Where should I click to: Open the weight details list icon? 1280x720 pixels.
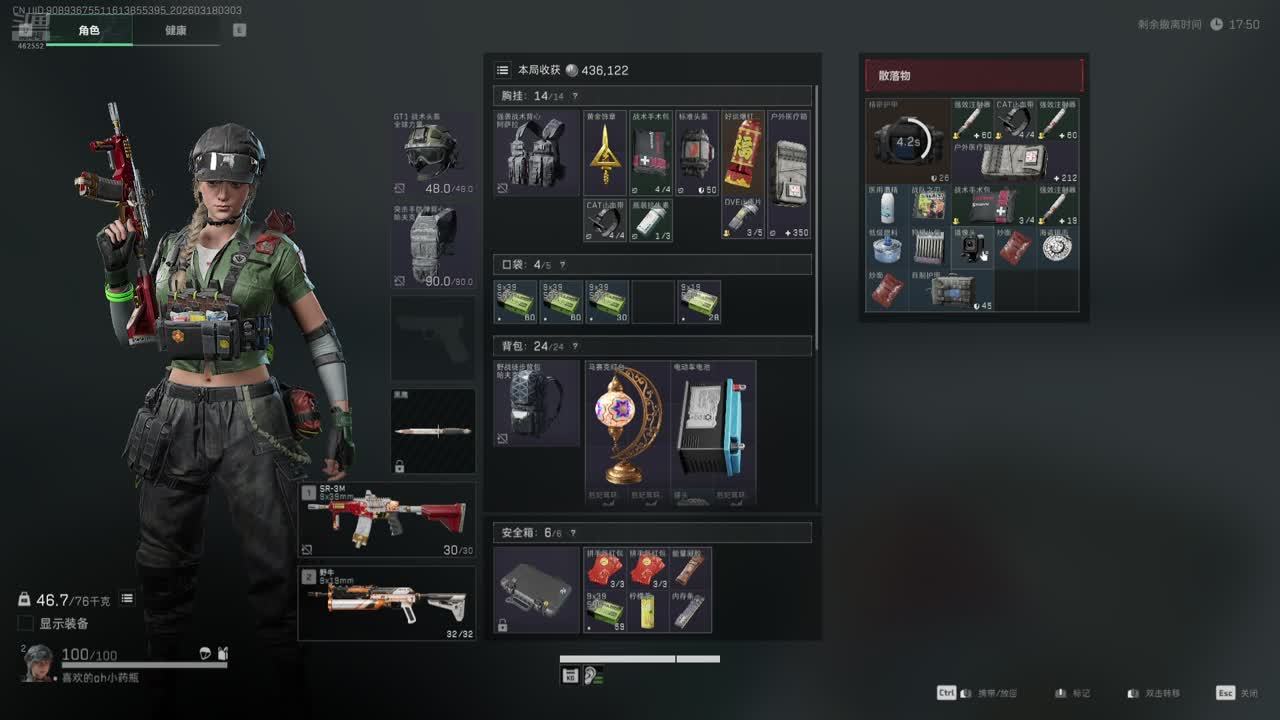(127, 598)
